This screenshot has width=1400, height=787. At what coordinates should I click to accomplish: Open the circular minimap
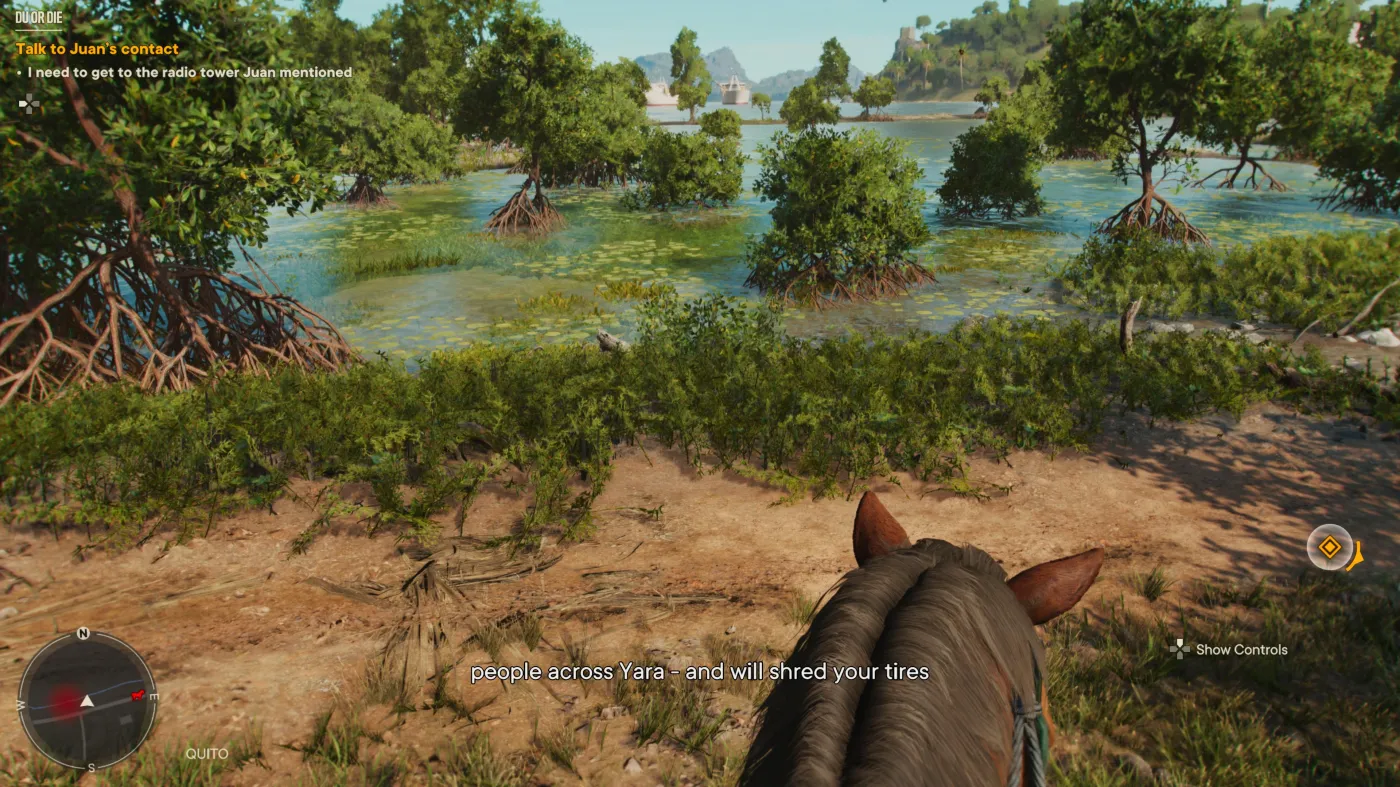(87, 700)
